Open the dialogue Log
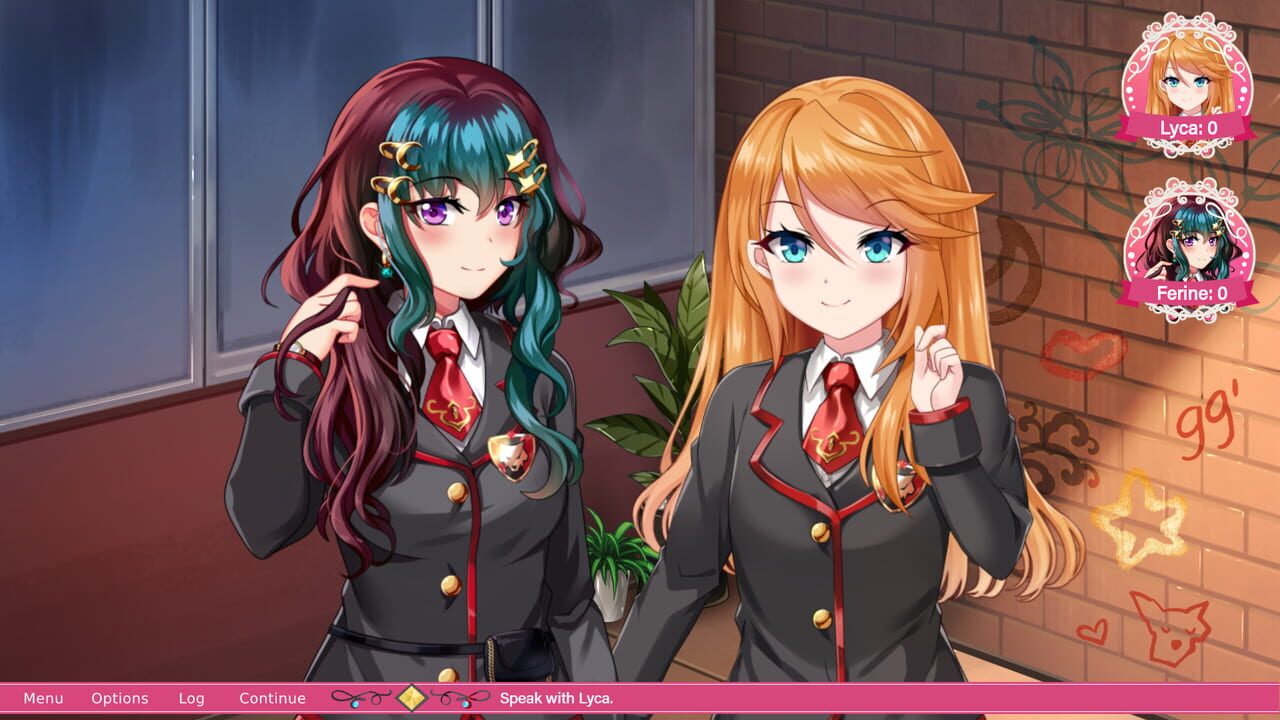 [x=192, y=698]
